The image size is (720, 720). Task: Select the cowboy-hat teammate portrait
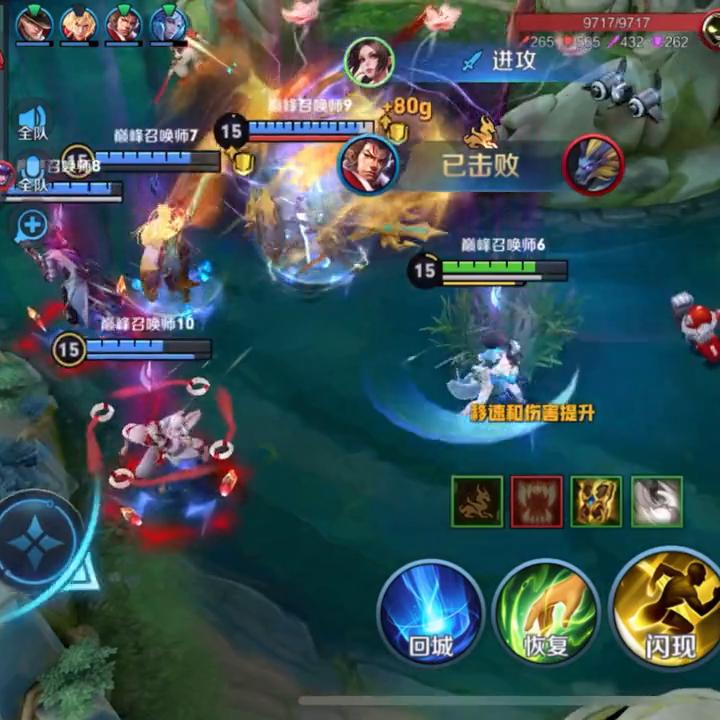[33, 23]
